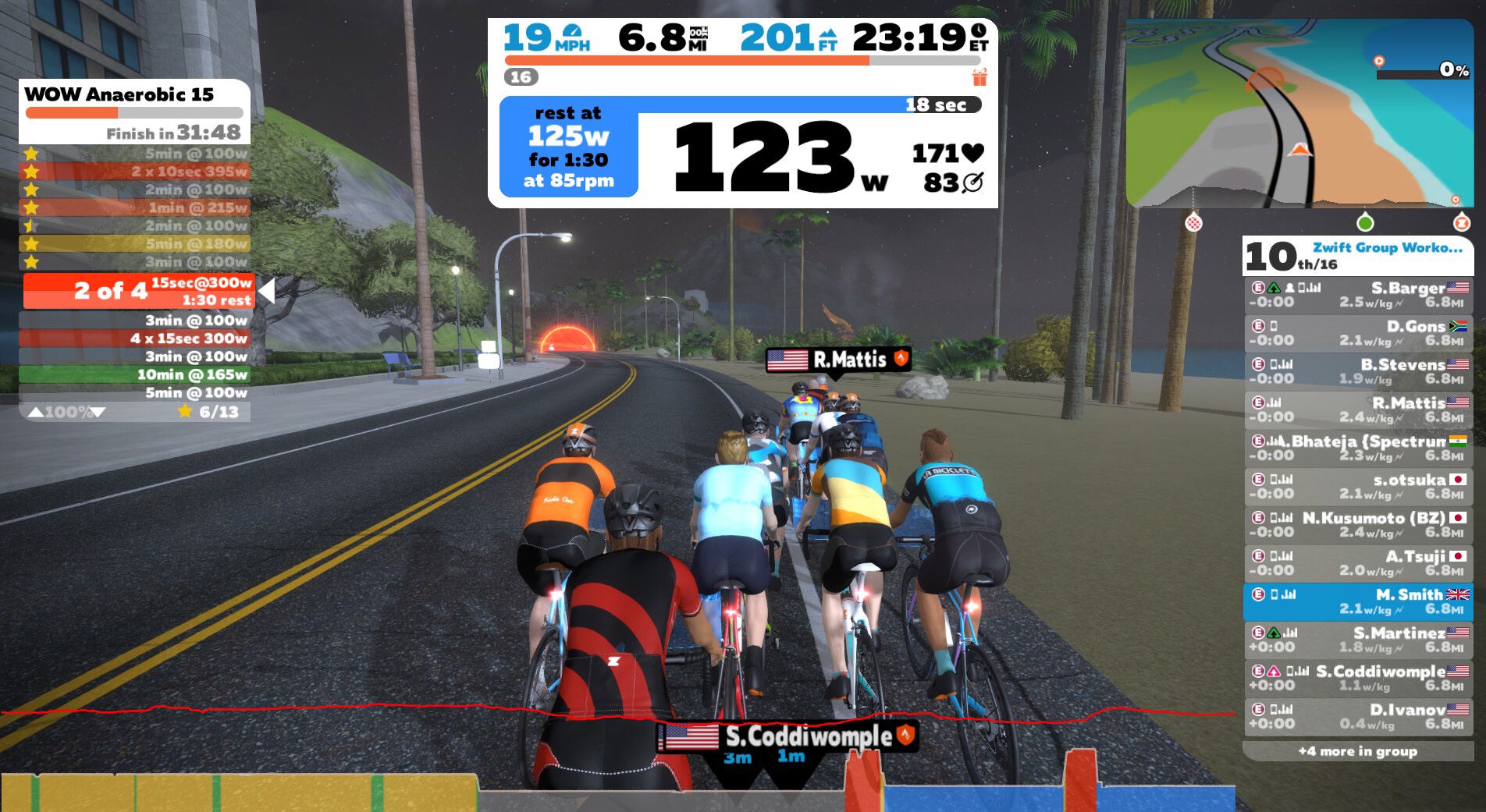The image size is (1486, 812).
Task: Select S.Barger in the nearby riders list
Action: (1357, 295)
